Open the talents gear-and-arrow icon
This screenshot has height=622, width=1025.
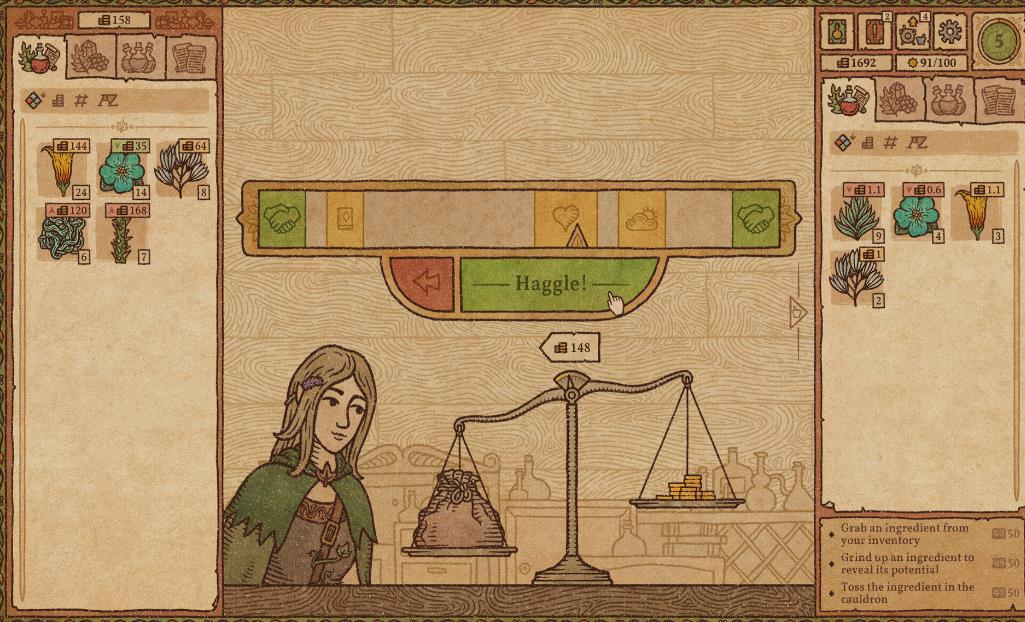[x=911, y=32]
